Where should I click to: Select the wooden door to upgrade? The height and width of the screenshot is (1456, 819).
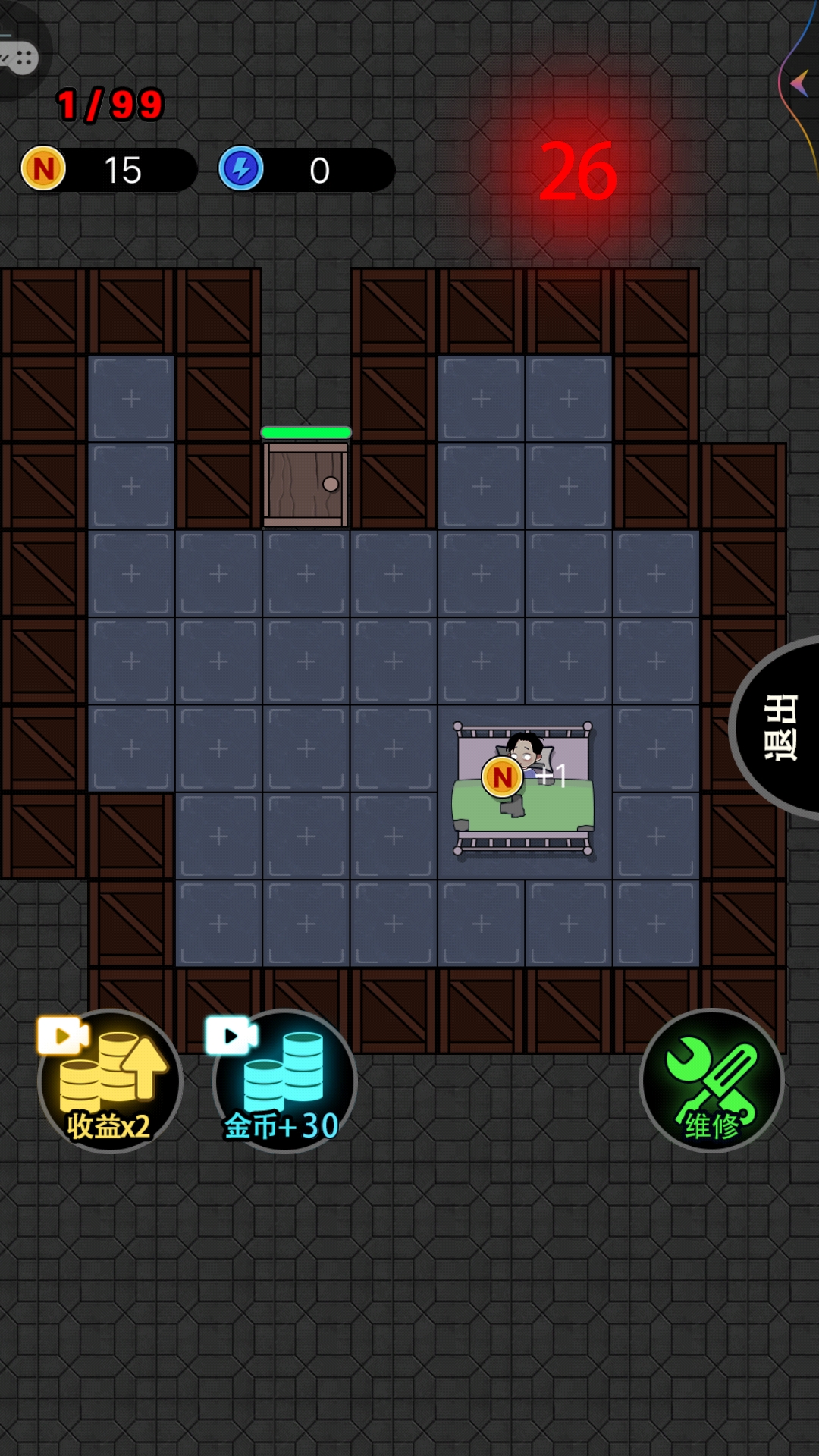coord(306,485)
